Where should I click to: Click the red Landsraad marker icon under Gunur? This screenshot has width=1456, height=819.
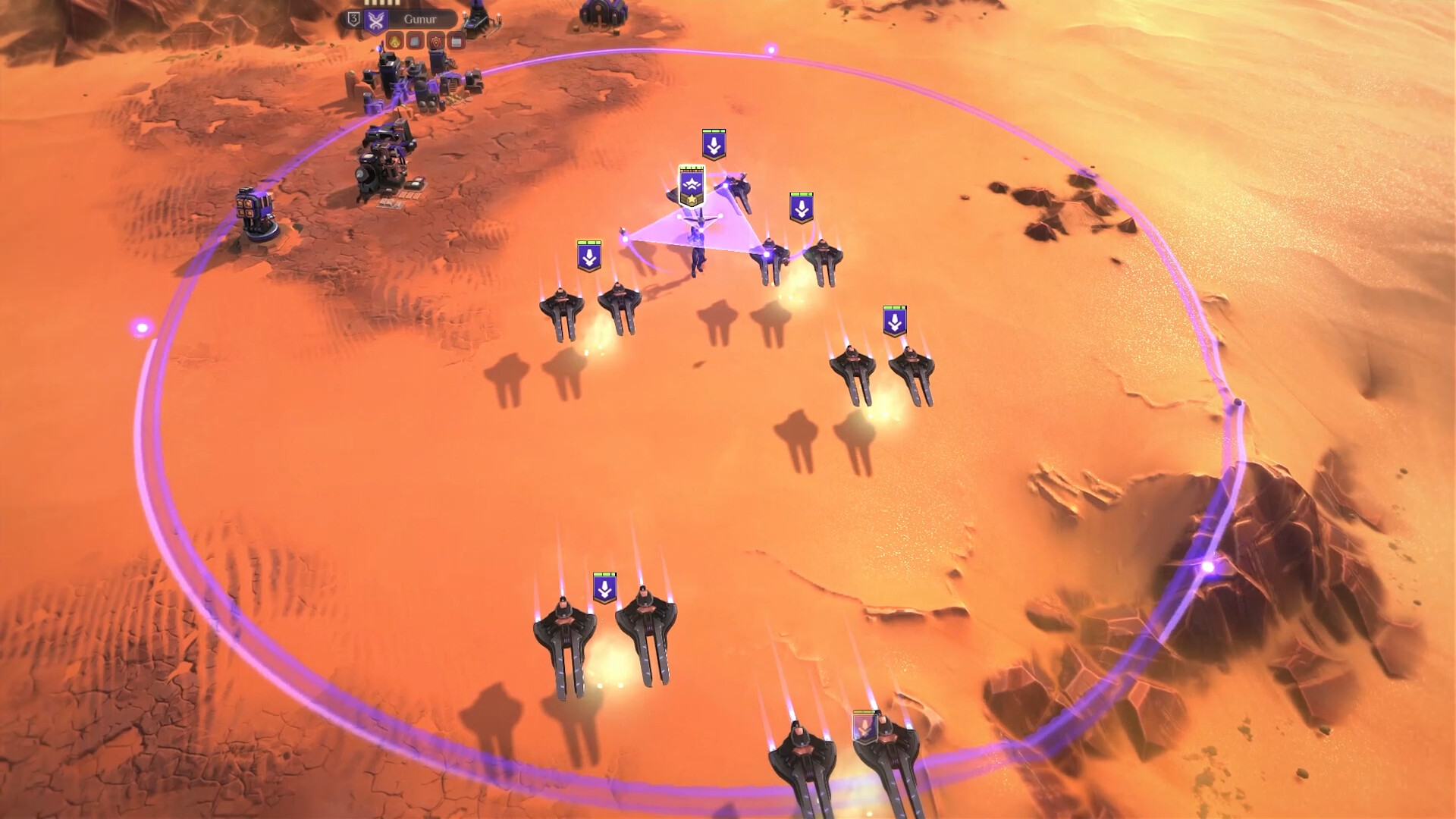coord(436,43)
